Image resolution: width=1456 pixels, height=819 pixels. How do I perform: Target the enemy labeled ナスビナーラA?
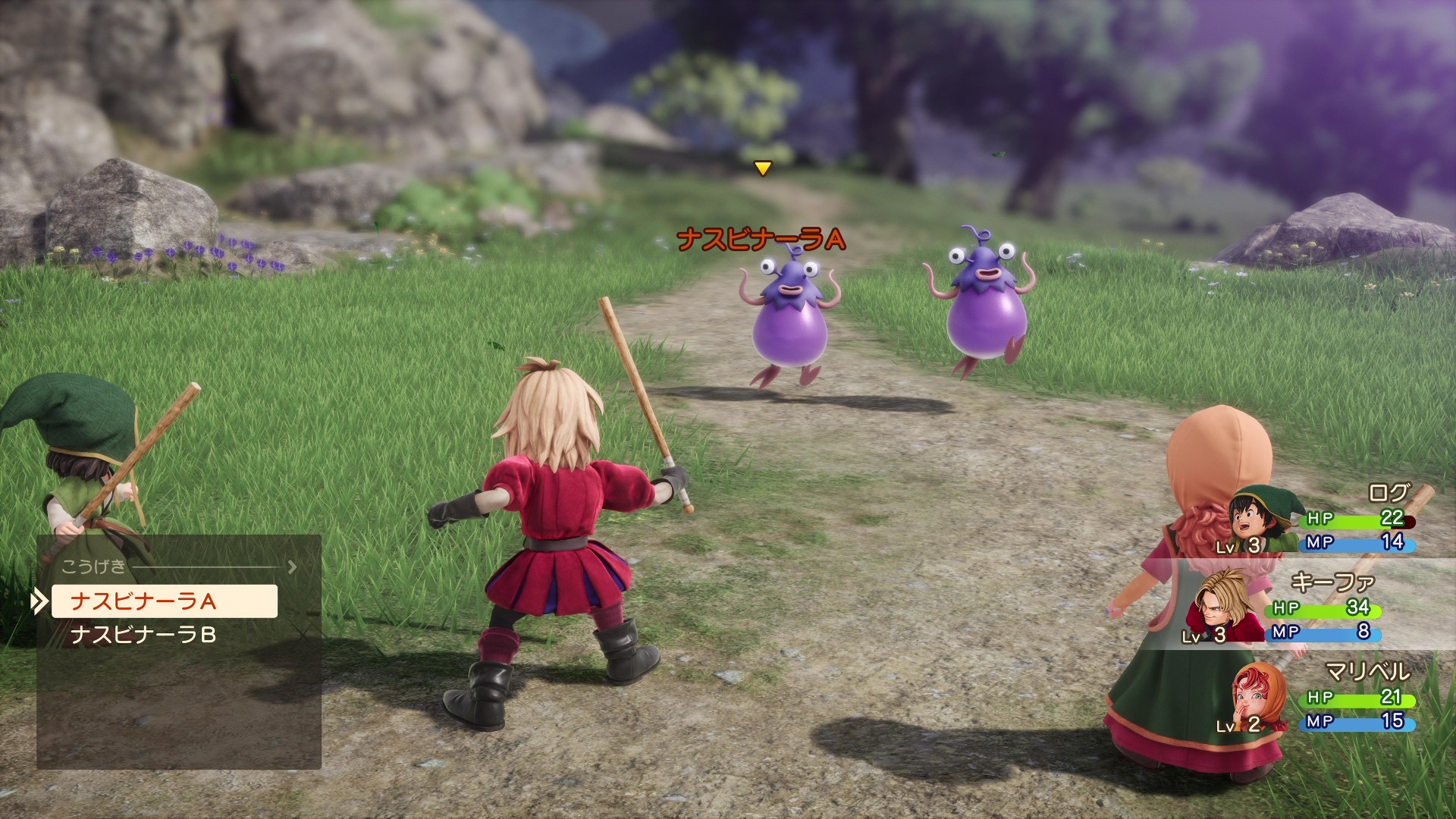click(790, 318)
